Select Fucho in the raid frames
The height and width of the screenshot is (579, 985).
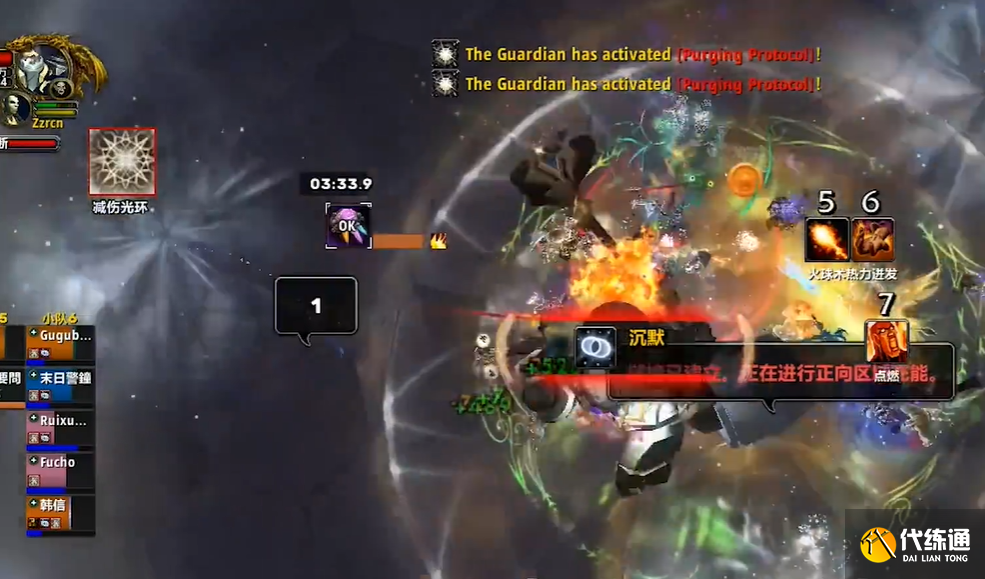(60, 471)
